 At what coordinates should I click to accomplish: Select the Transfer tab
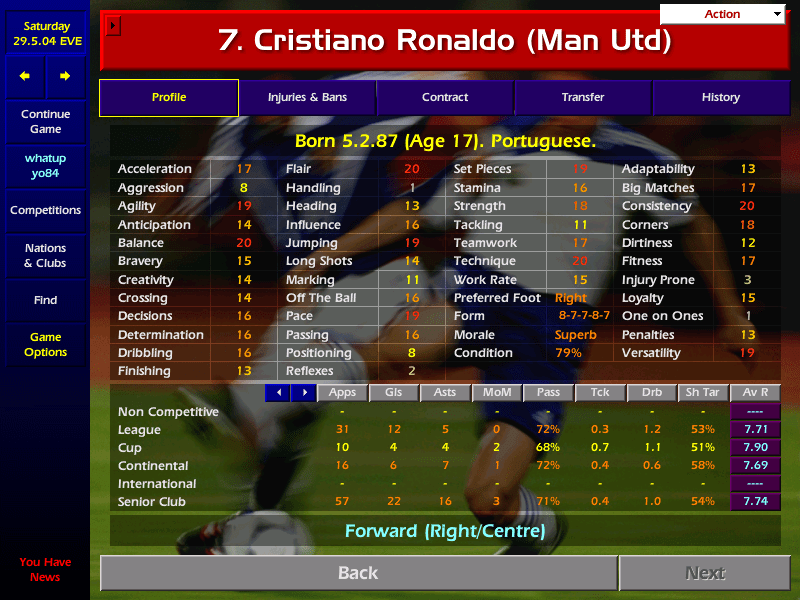[x=583, y=97]
